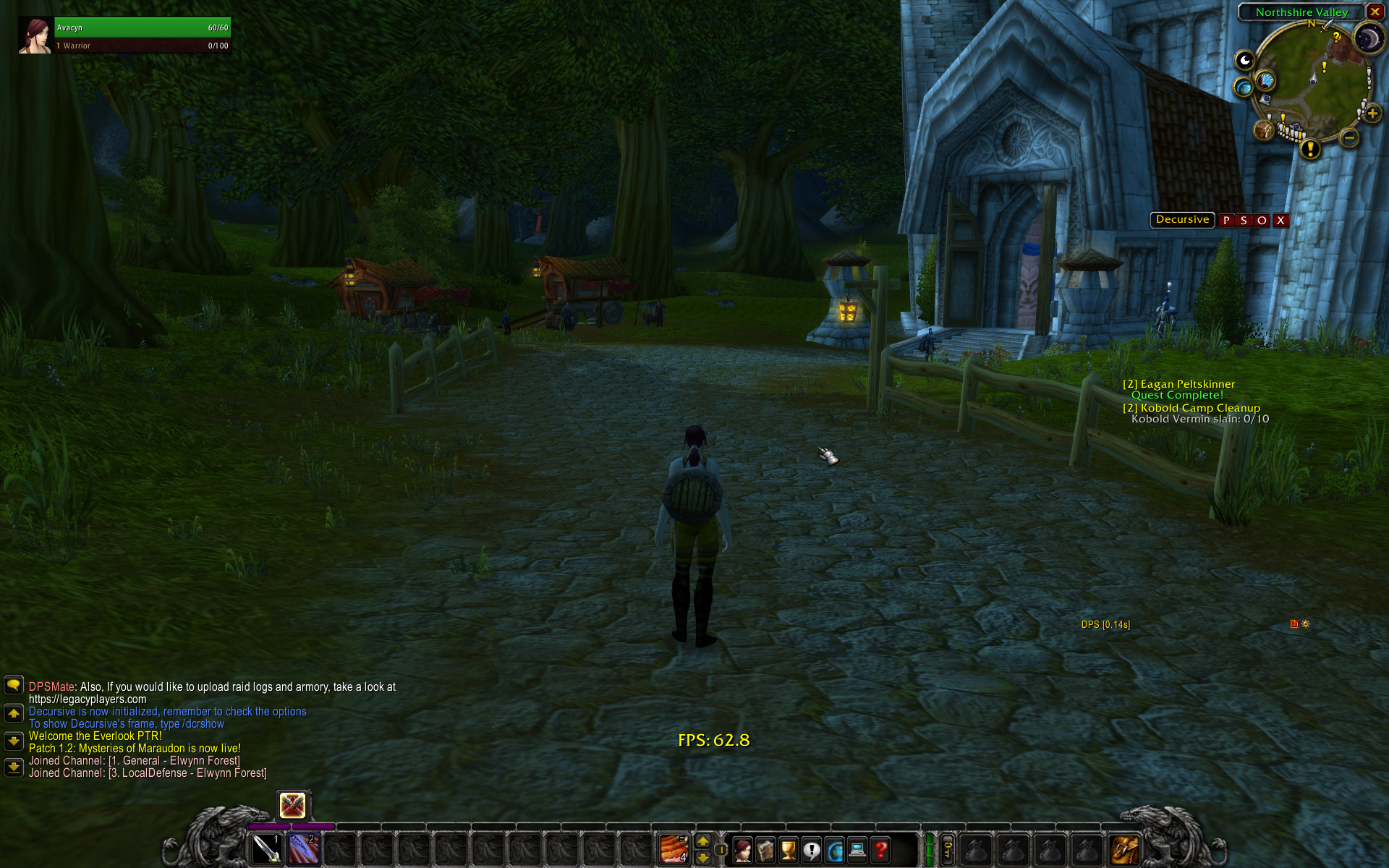Click the Decursive P button
Image resolution: width=1389 pixels, height=868 pixels.
1226,221
